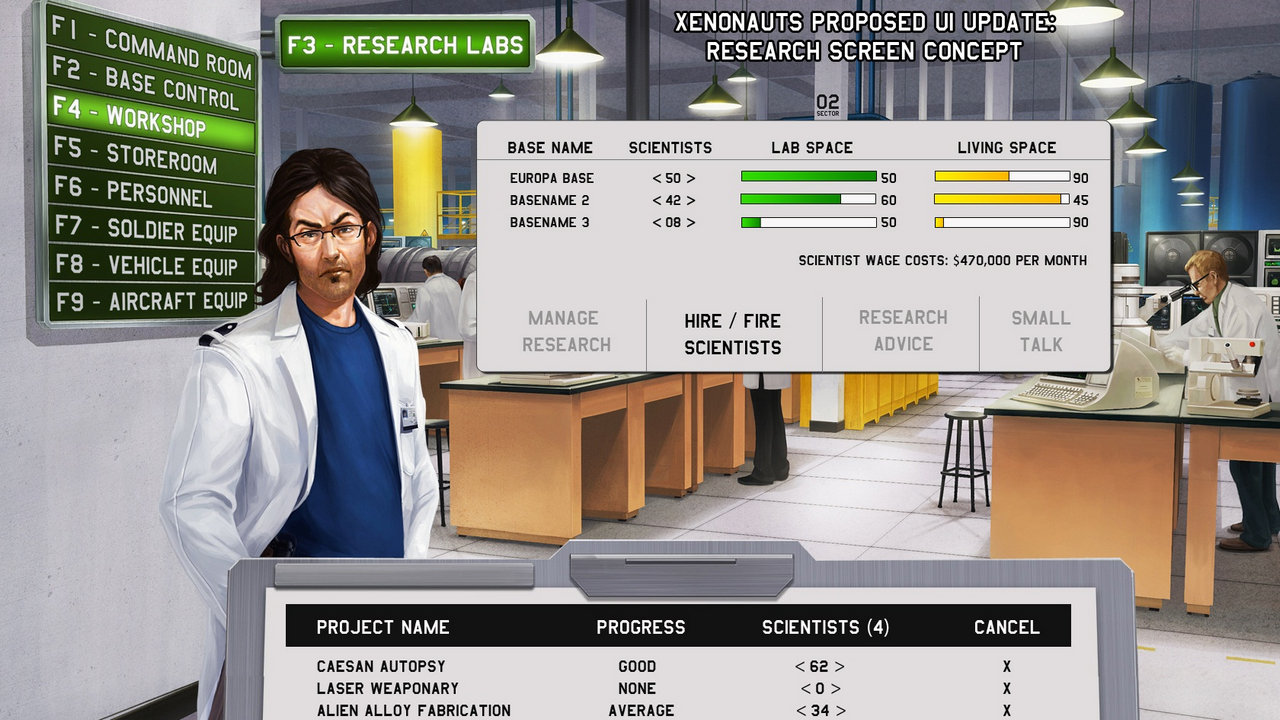
Task: Open F7 Soldier Equip screen
Action: [150, 230]
